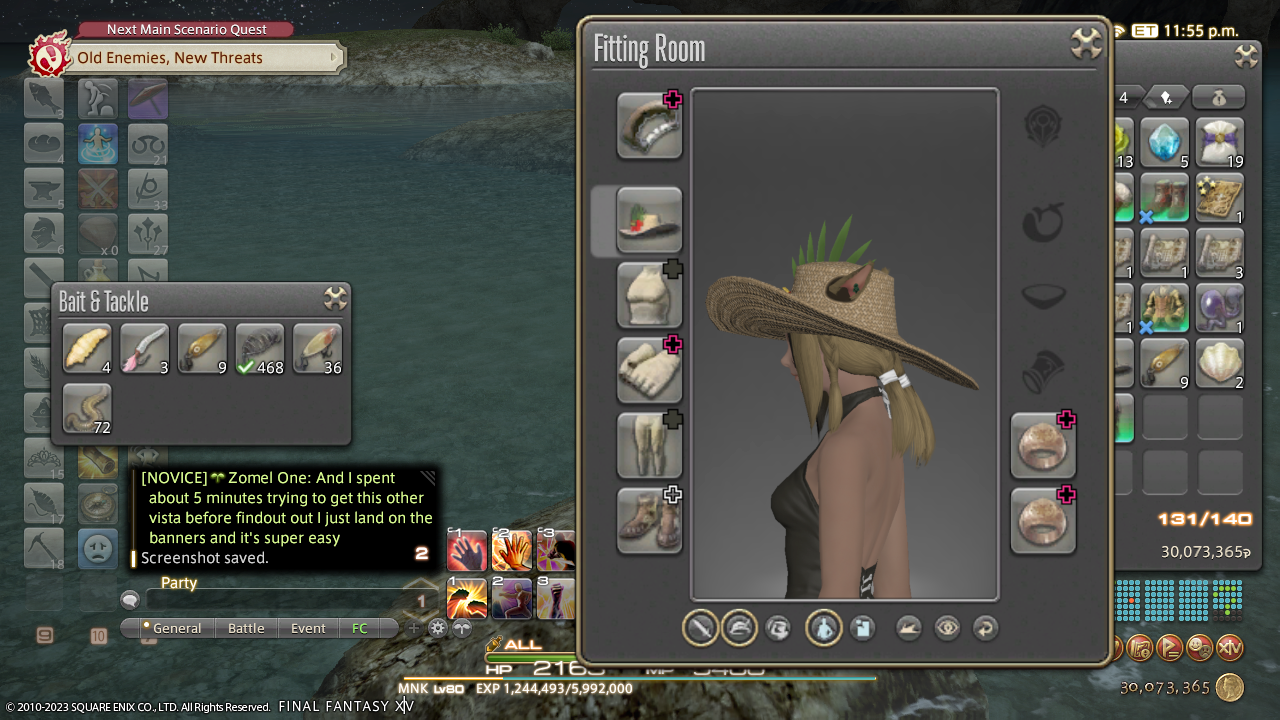
Task: Select the trousers leg slot in Fitting Room
Action: pyautogui.click(x=649, y=445)
